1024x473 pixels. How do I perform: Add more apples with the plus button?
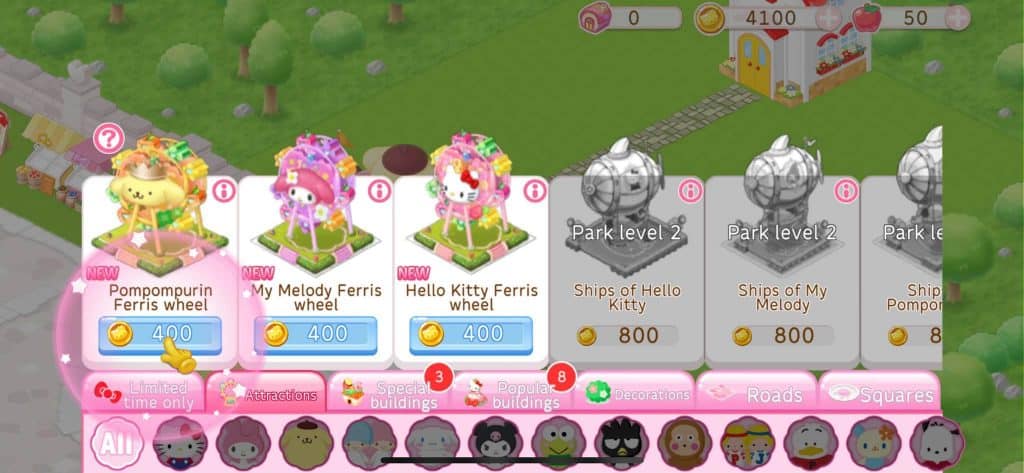(x=957, y=18)
